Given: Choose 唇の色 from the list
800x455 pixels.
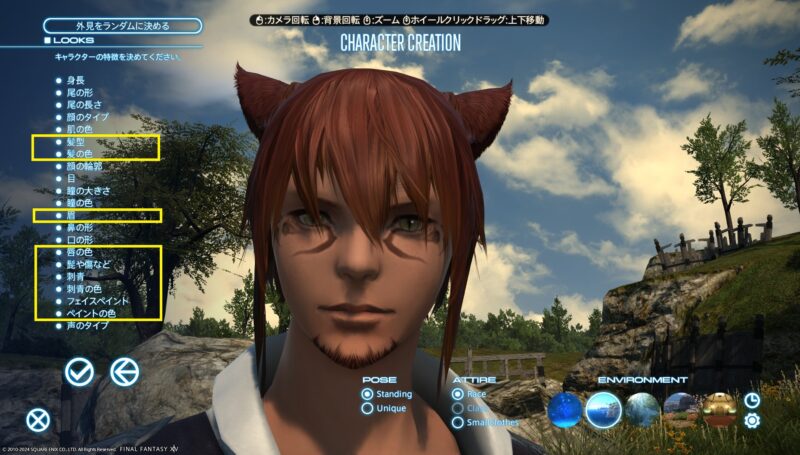Looking at the screenshot, I should 78,252.
